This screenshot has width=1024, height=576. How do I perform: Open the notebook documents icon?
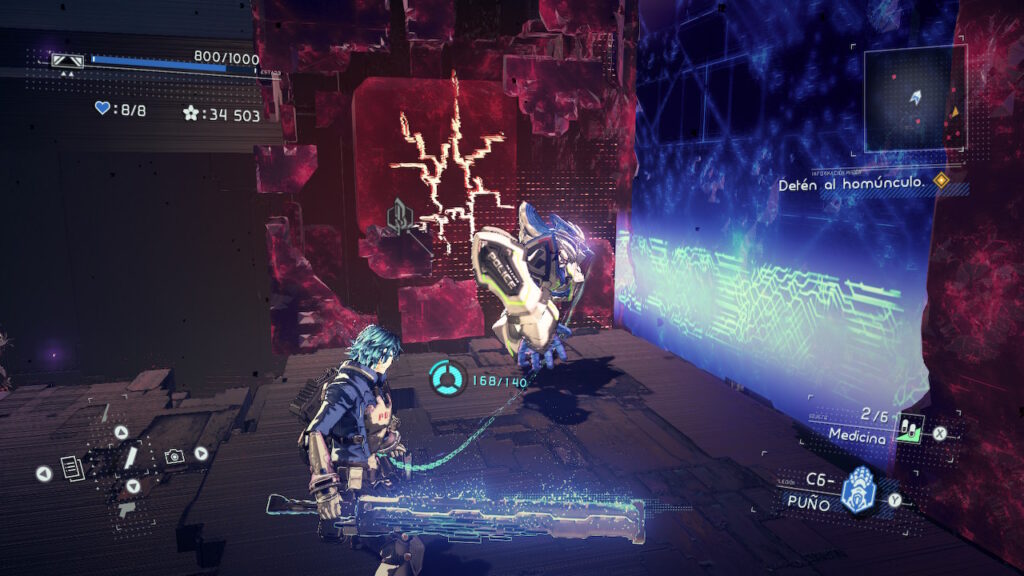[71, 466]
